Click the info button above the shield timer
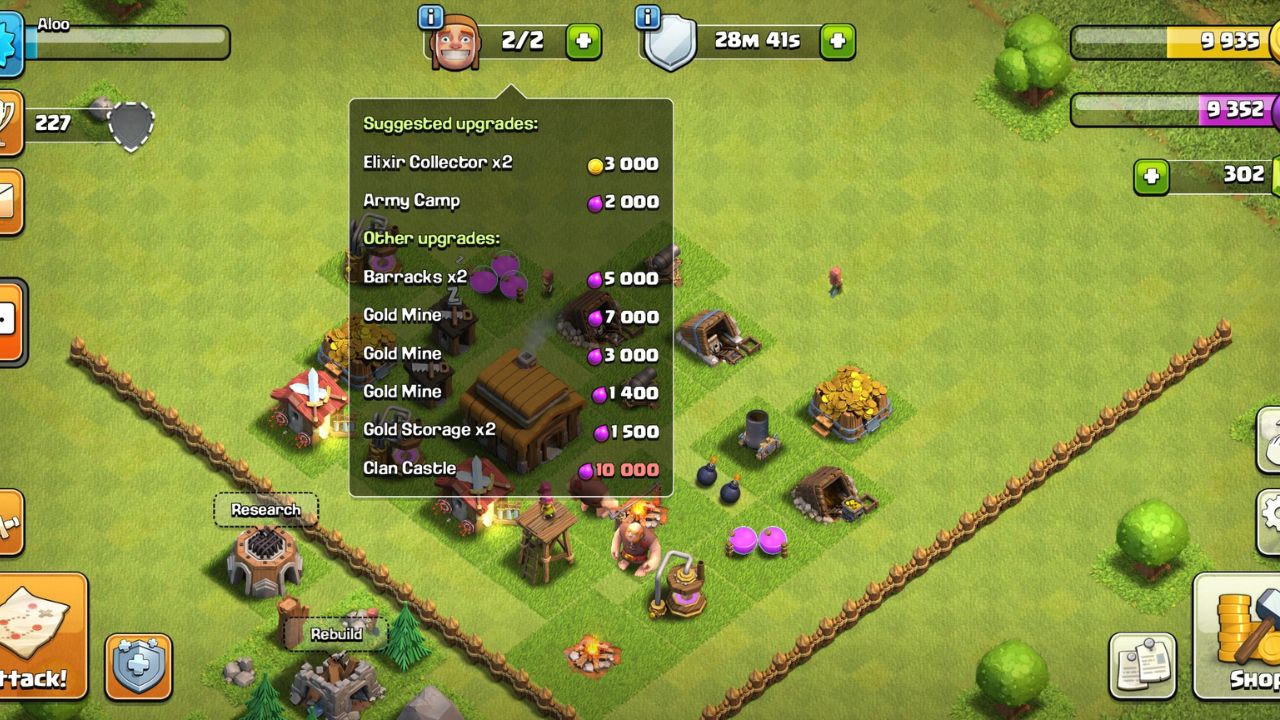The width and height of the screenshot is (1280, 720). click(648, 16)
